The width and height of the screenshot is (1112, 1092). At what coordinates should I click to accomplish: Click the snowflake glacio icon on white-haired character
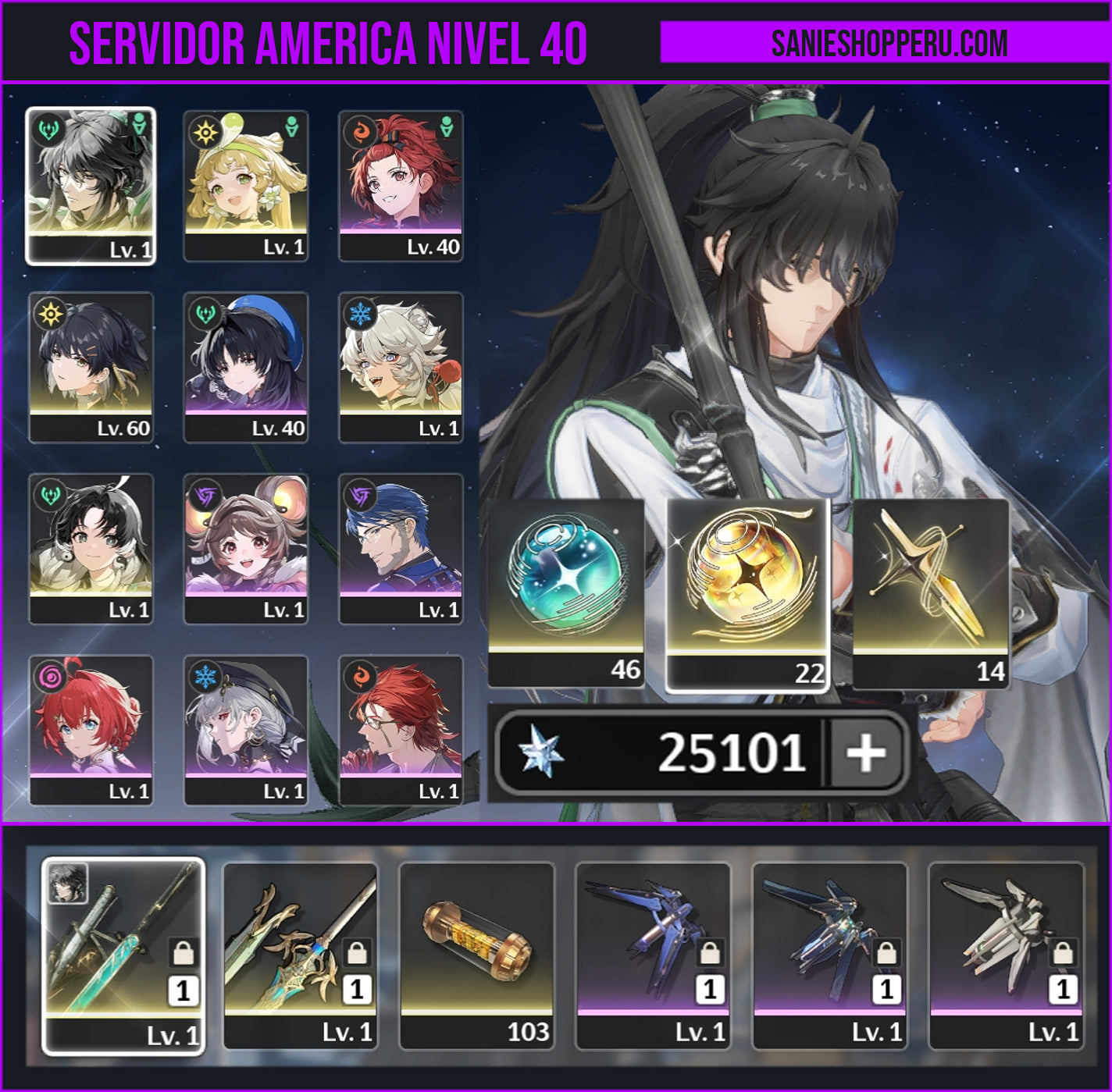click(359, 312)
